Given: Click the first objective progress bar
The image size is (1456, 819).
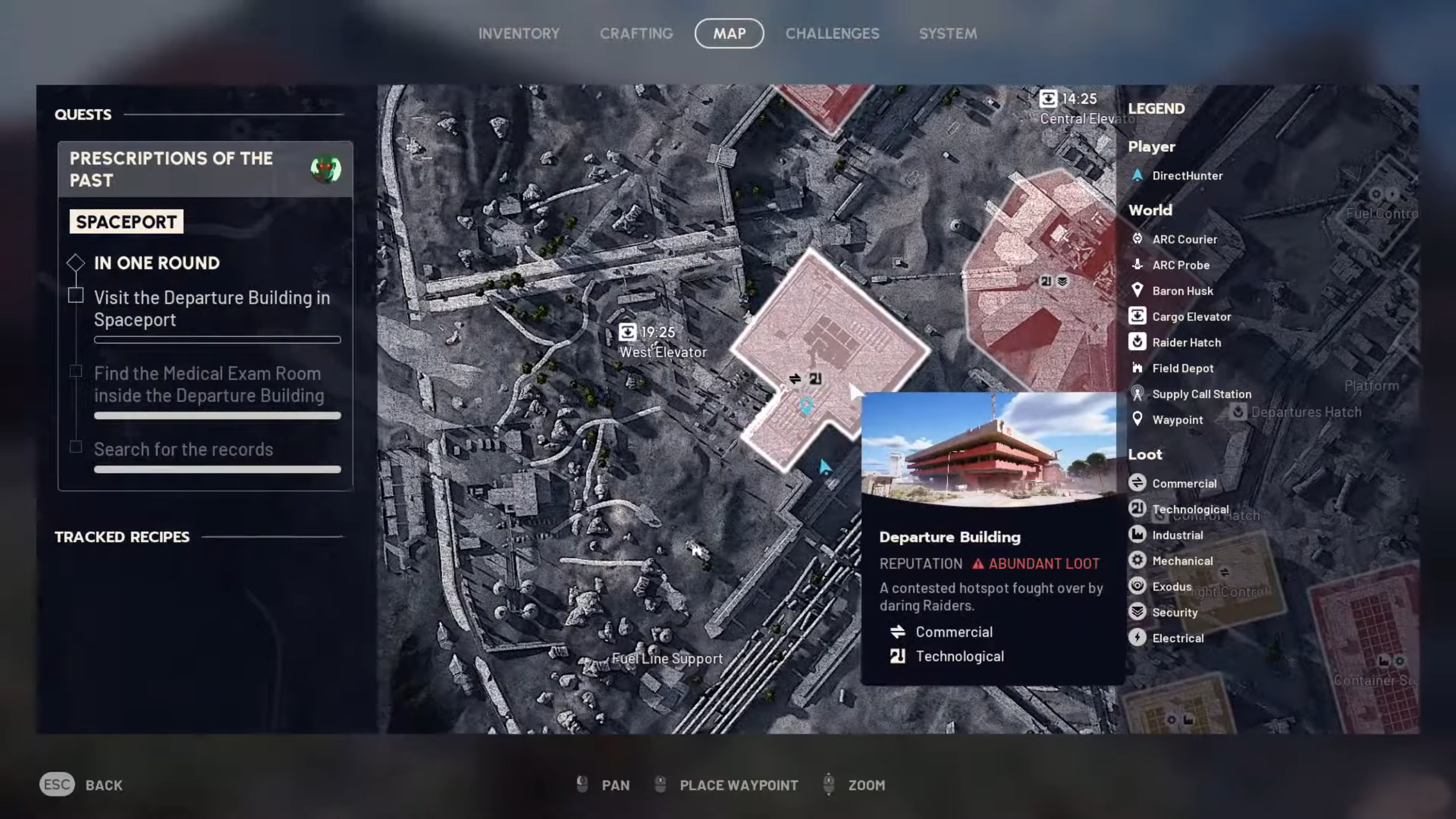Looking at the screenshot, I should click(x=217, y=340).
